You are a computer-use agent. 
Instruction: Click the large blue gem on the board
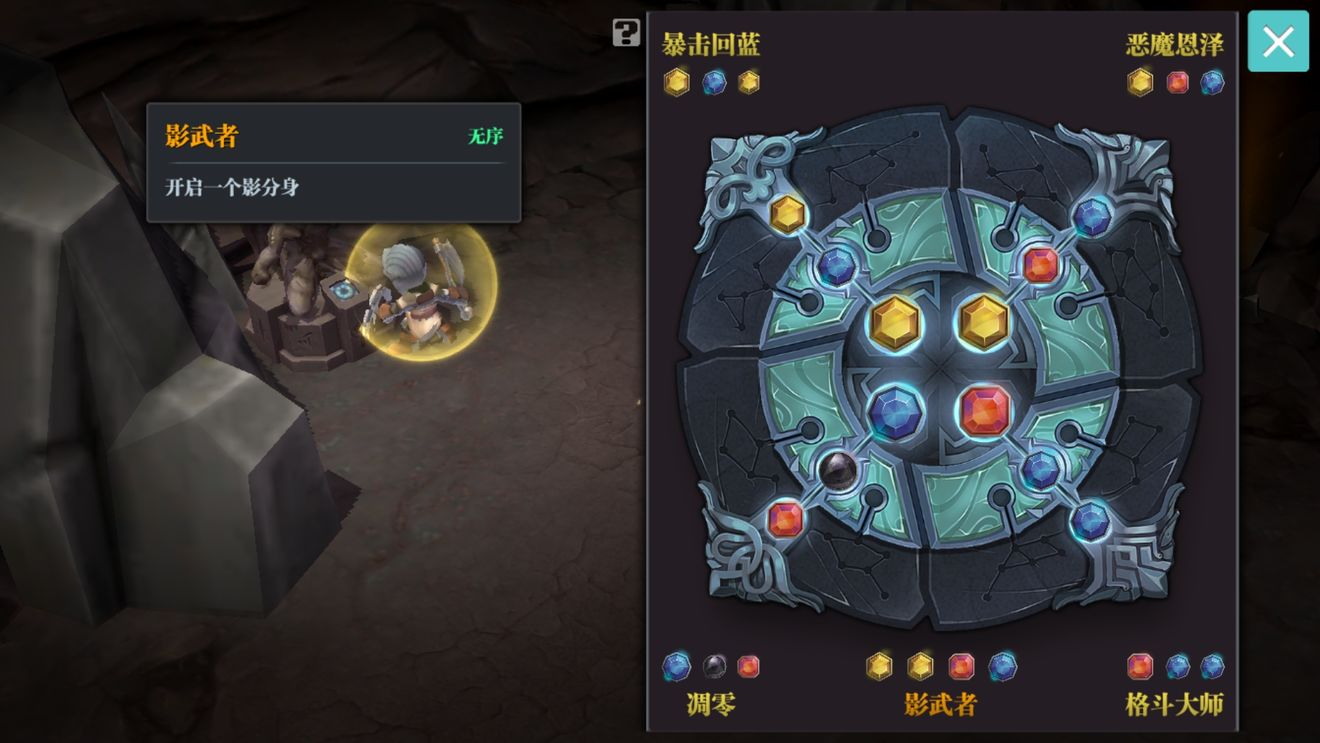895,412
